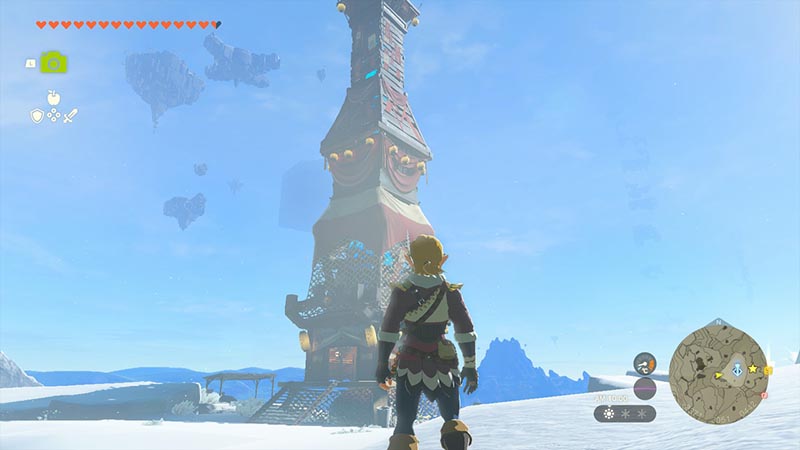Click the temperature gauge icon
800x450 pixels.
pos(645,362)
